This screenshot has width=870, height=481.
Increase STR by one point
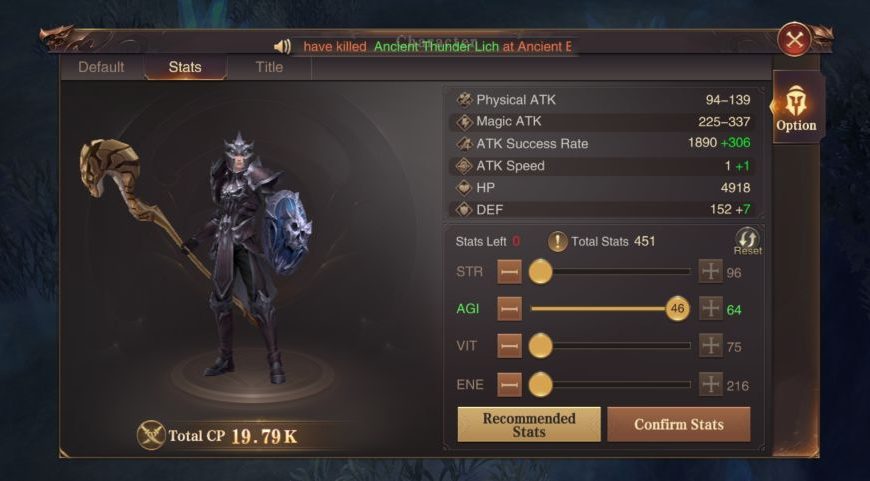pyautogui.click(x=710, y=271)
